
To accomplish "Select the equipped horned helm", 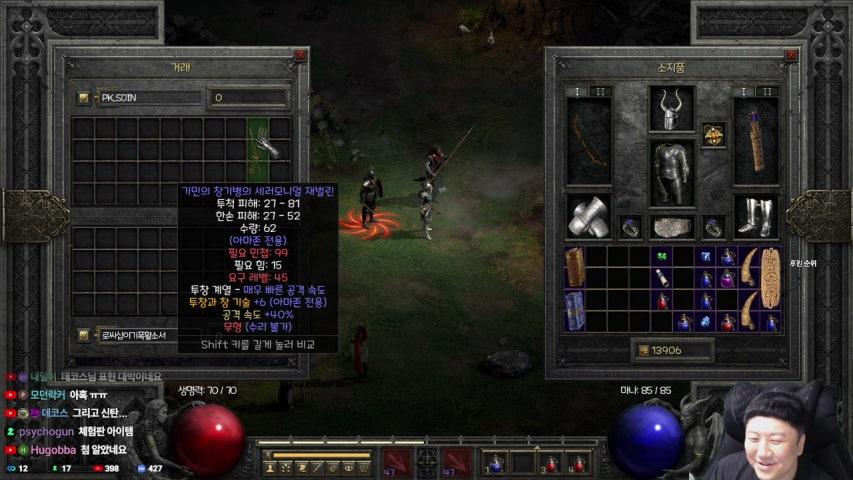I will tap(672, 108).
